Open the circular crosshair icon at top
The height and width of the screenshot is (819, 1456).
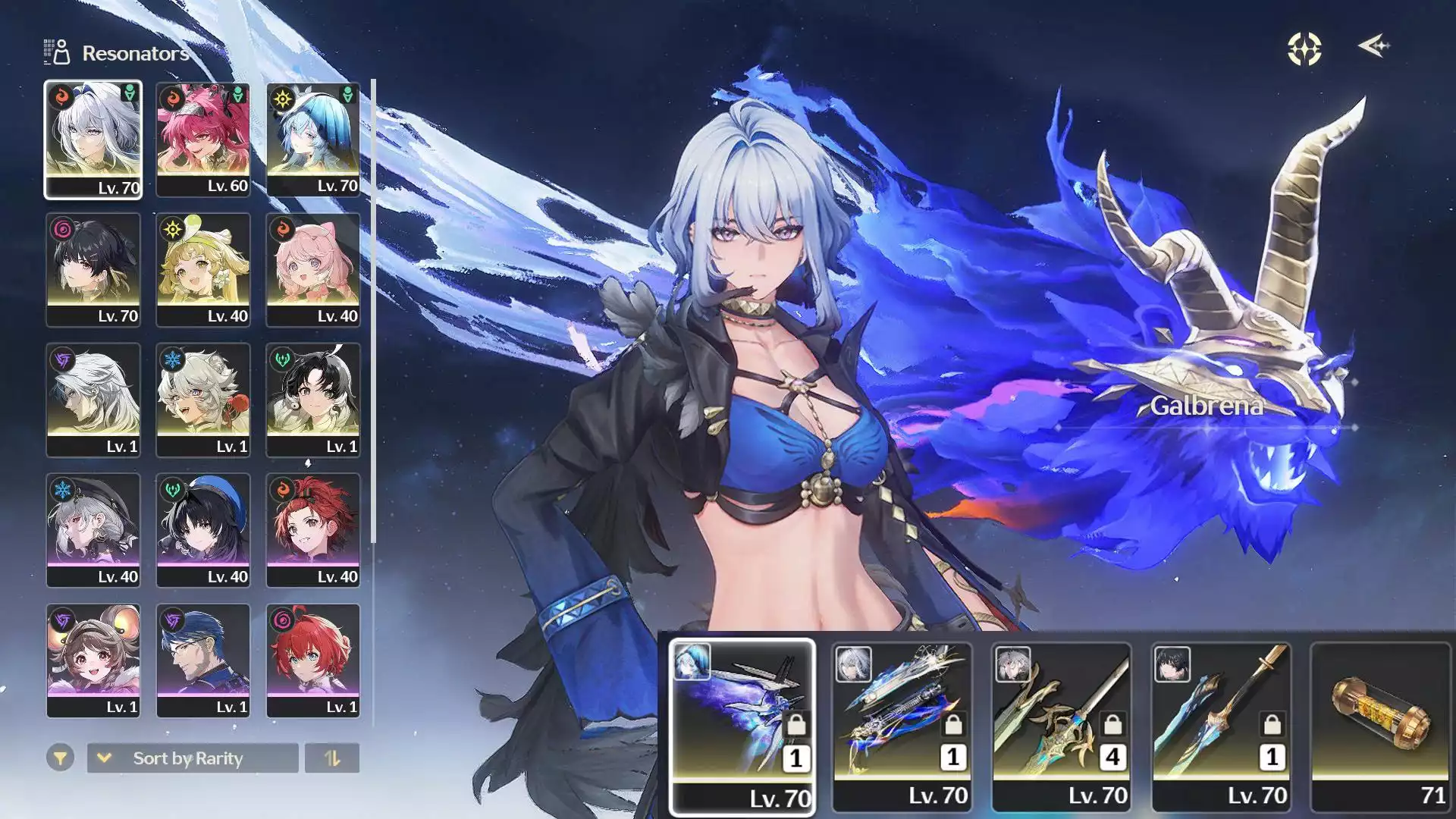tap(1304, 49)
